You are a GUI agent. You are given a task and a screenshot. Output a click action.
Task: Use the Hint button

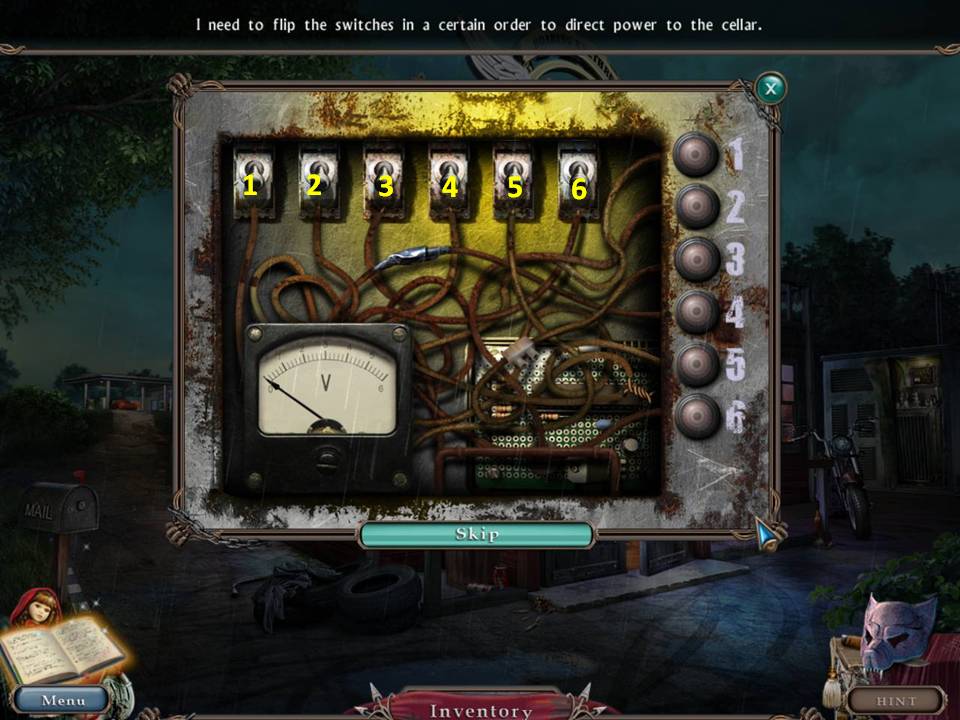tap(896, 700)
